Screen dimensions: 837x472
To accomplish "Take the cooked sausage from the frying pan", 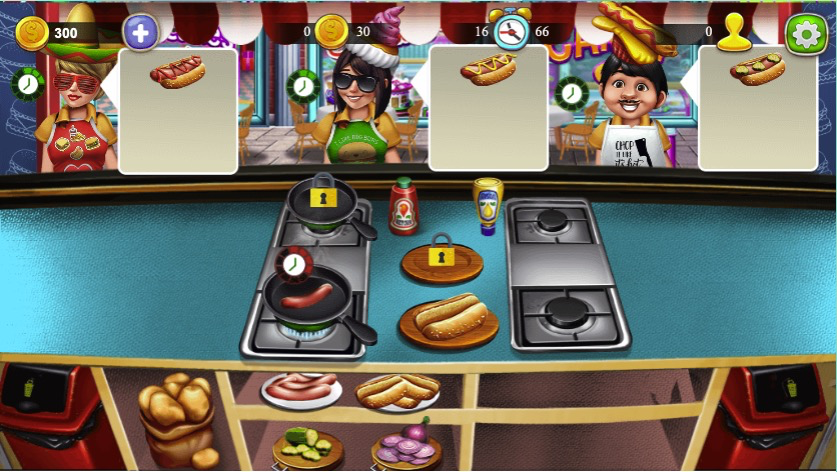I will tap(308, 296).
